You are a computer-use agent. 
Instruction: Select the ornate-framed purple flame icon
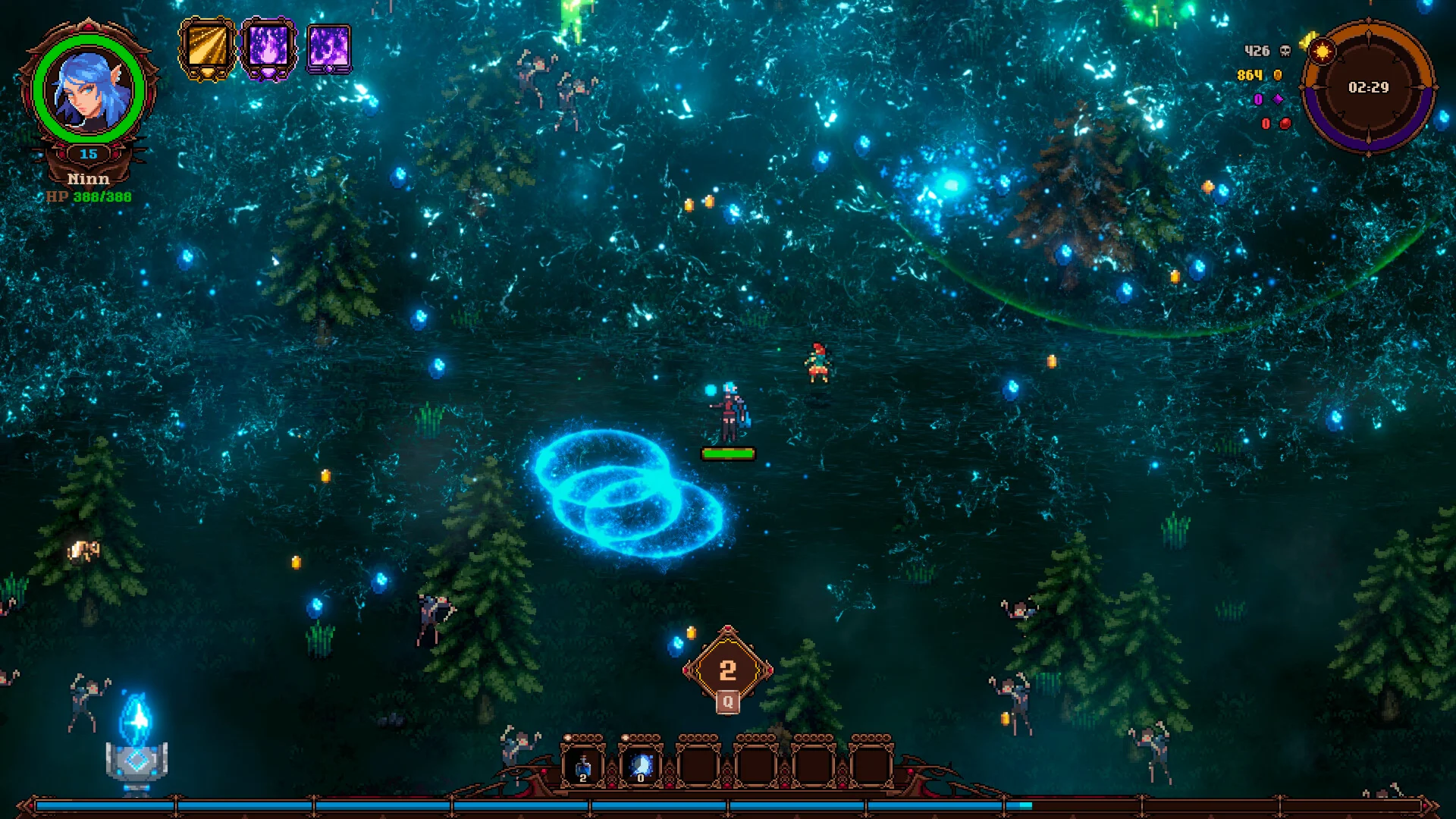click(x=268, y=48)
